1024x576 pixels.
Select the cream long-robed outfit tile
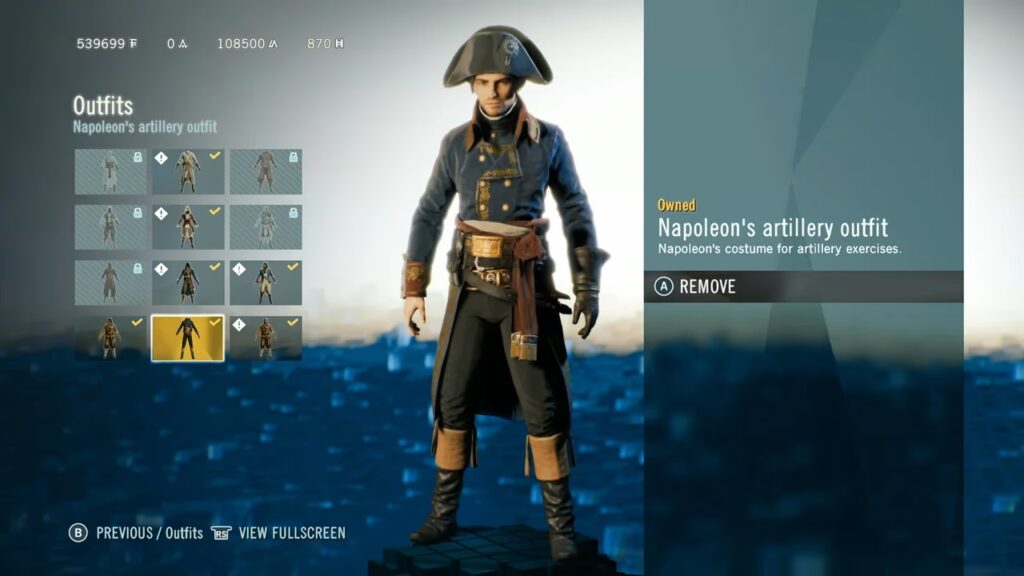188,171
